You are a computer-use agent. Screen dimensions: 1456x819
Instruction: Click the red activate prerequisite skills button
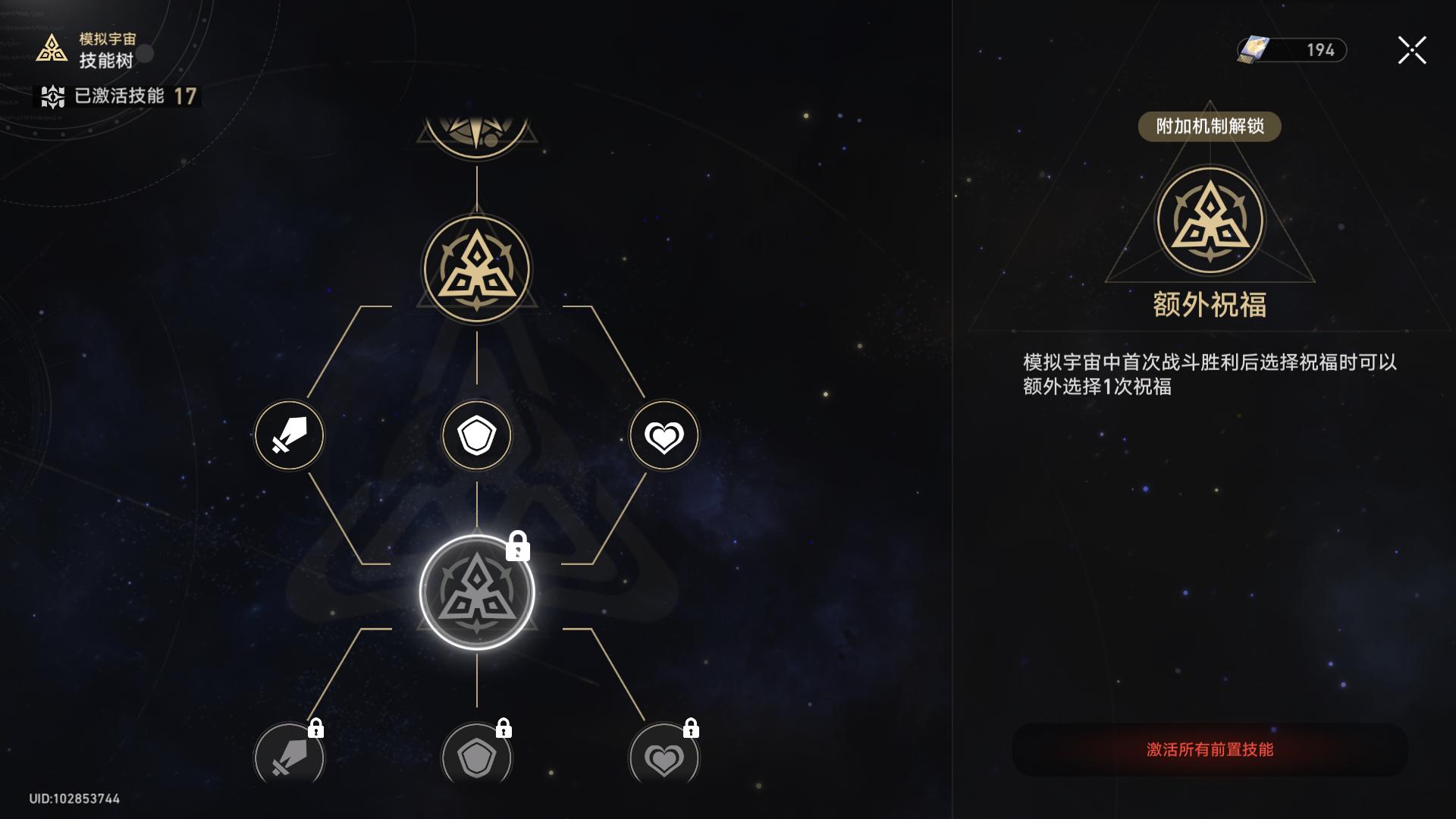[1210, 750]
